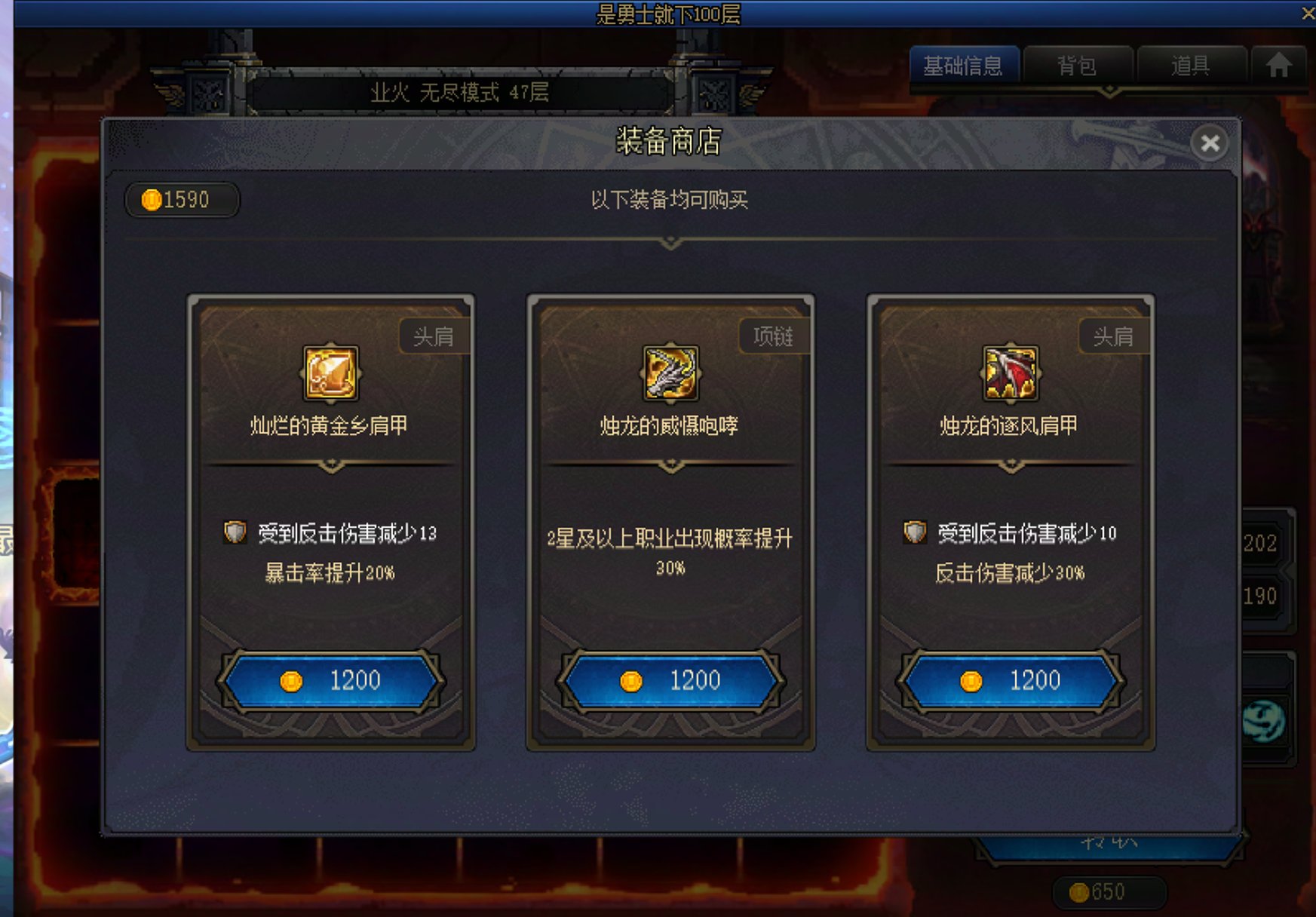1316x917 pixels.
Task: Buy 灿烂的黄金乡肩甲 for 1200 coins
Action: (x=332, y=679)
